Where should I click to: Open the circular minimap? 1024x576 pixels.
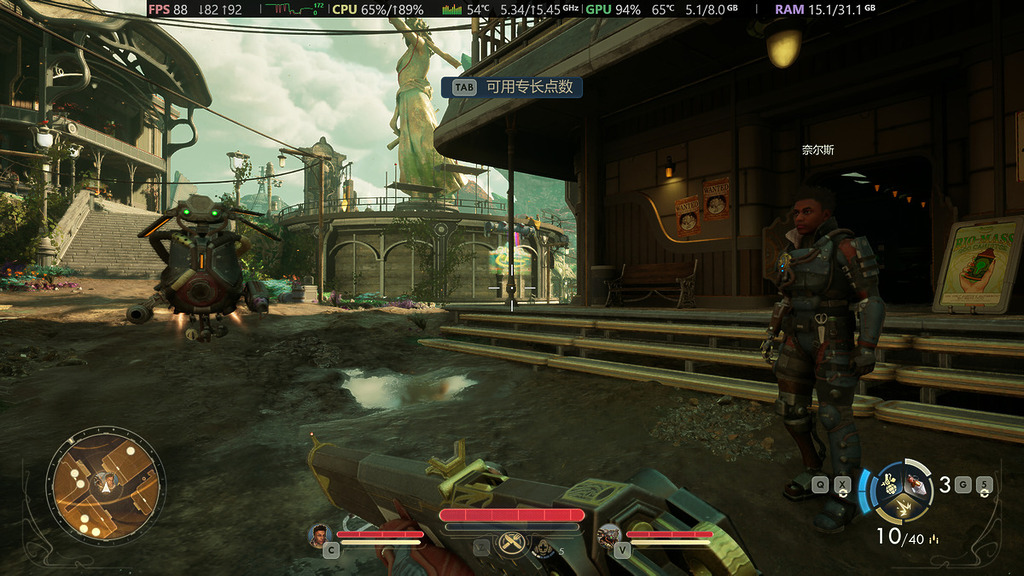[x=105, y=485]
